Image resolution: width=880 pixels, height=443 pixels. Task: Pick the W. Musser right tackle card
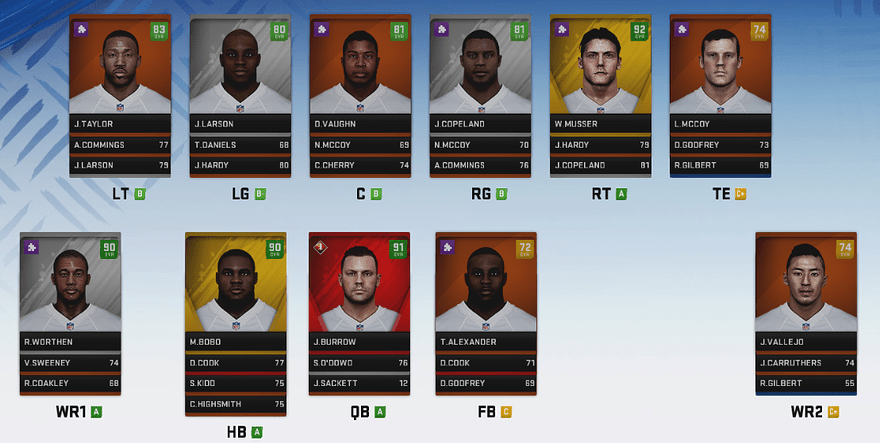coord(600,68)
